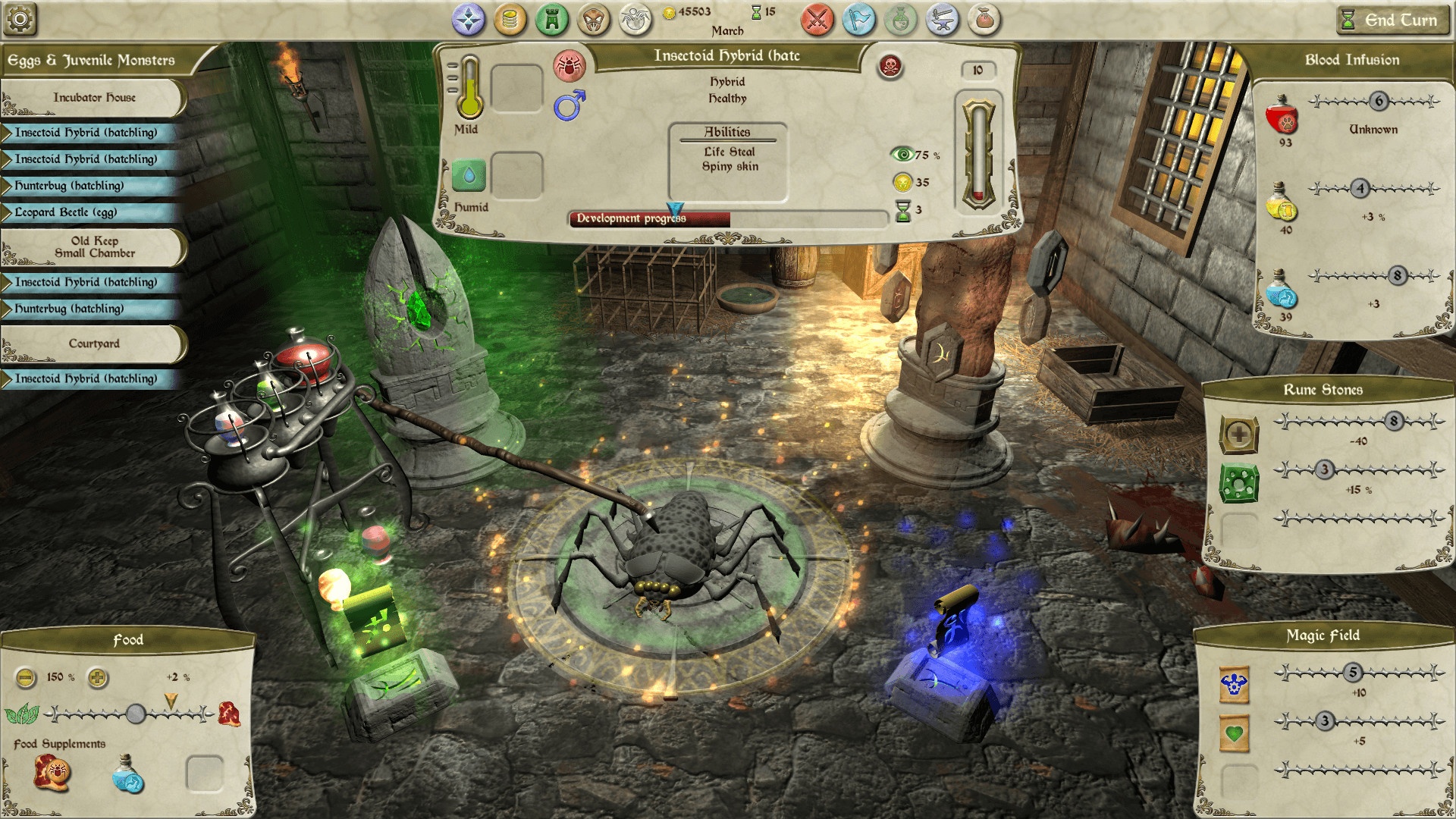Viewport: 1456px width, 819px height.
Task: Select the blue potion food supplement
Action: click(127, 775)
